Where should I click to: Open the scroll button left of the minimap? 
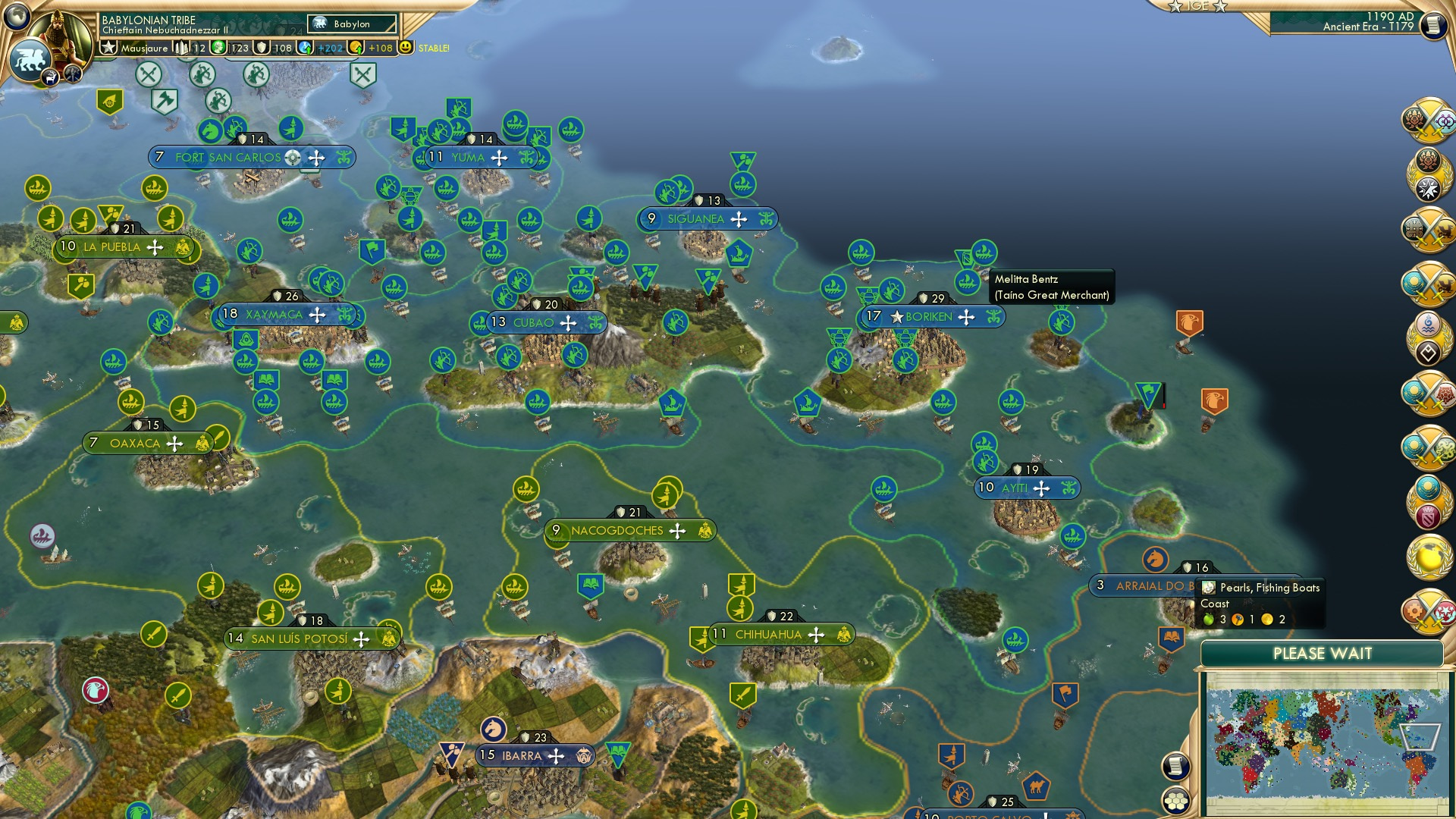(x=1175, y=767)
